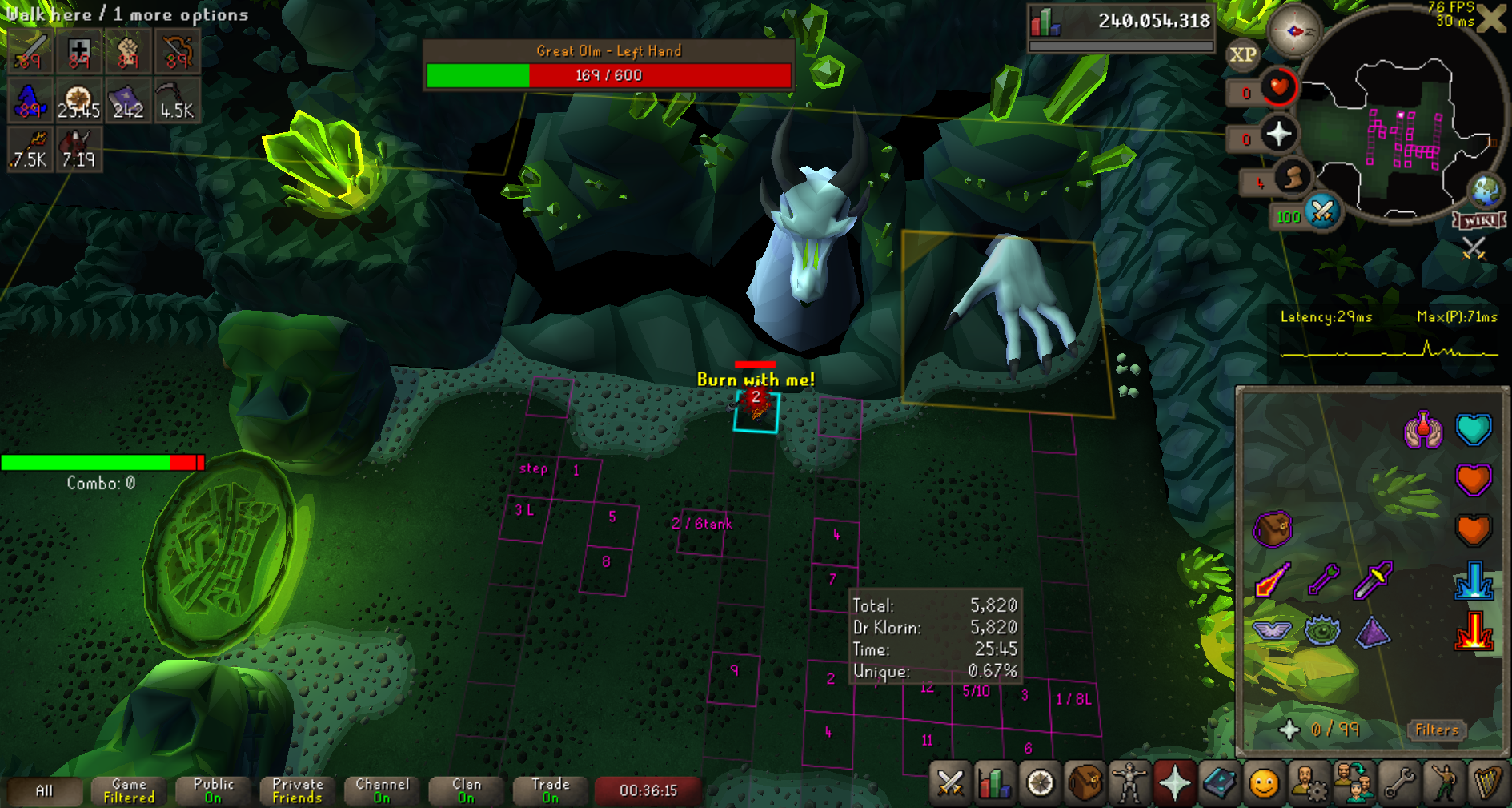The image size is (1512, 808).
Task: Open the prayer compass-star tab
Action: pyautogui.click(x=1174, y=783)
